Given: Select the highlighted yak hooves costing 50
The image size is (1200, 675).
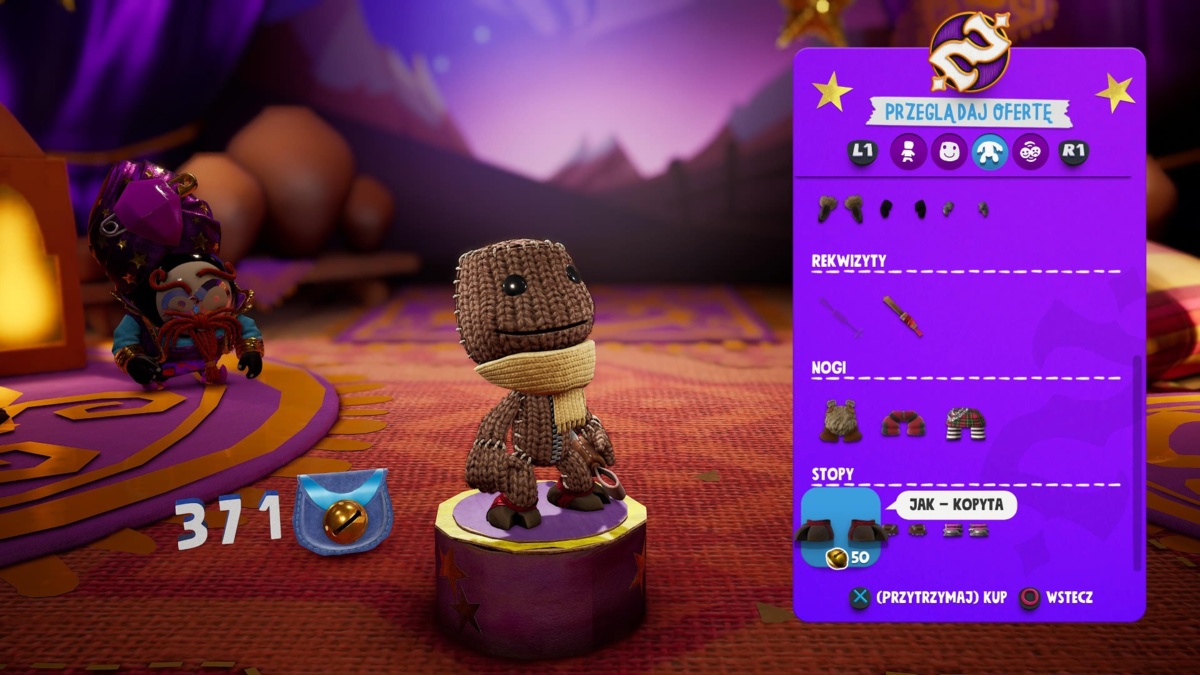Looking at the screenshot, I should [x=840, y=528].
